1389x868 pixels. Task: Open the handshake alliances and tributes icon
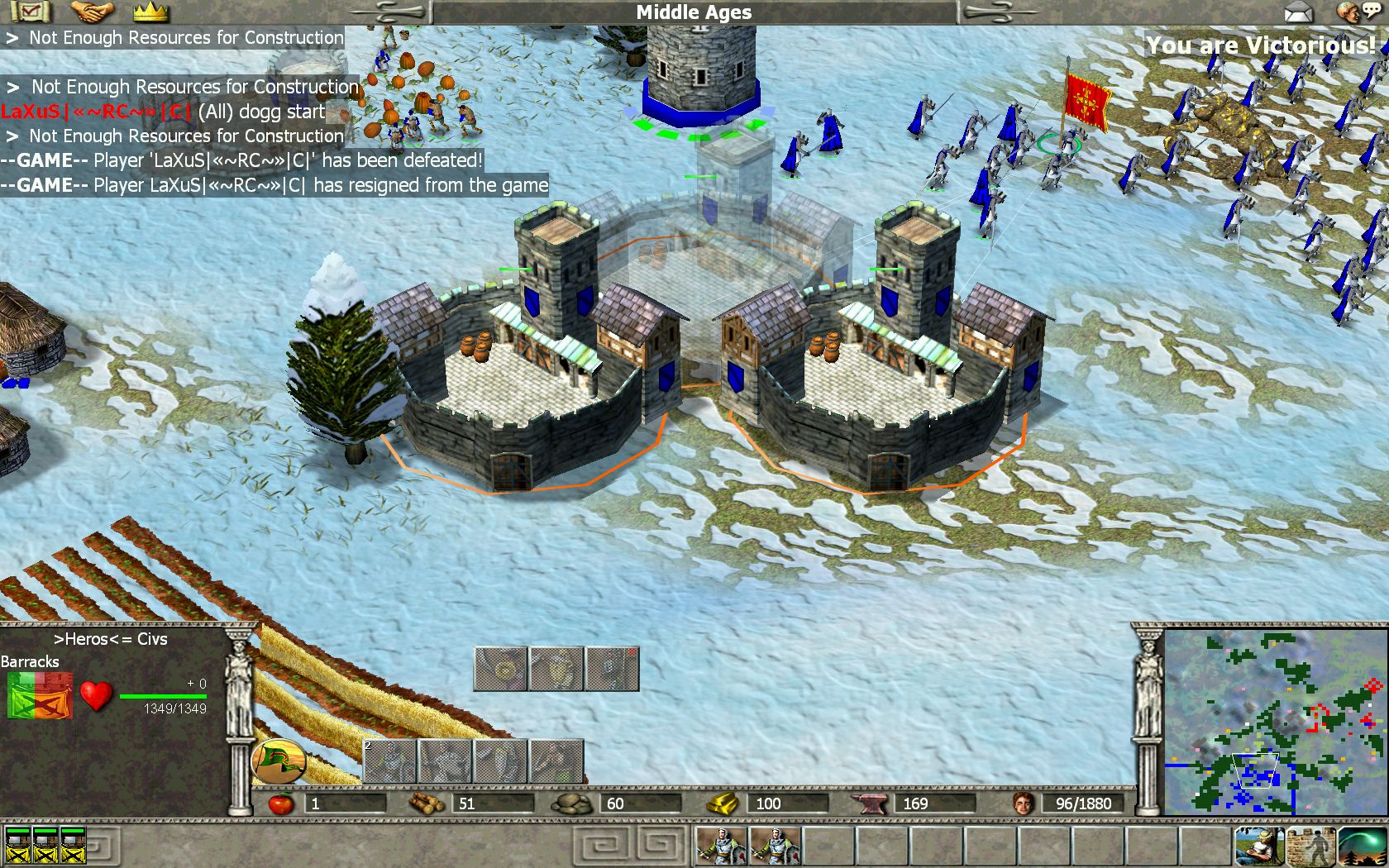click(92, 12)
